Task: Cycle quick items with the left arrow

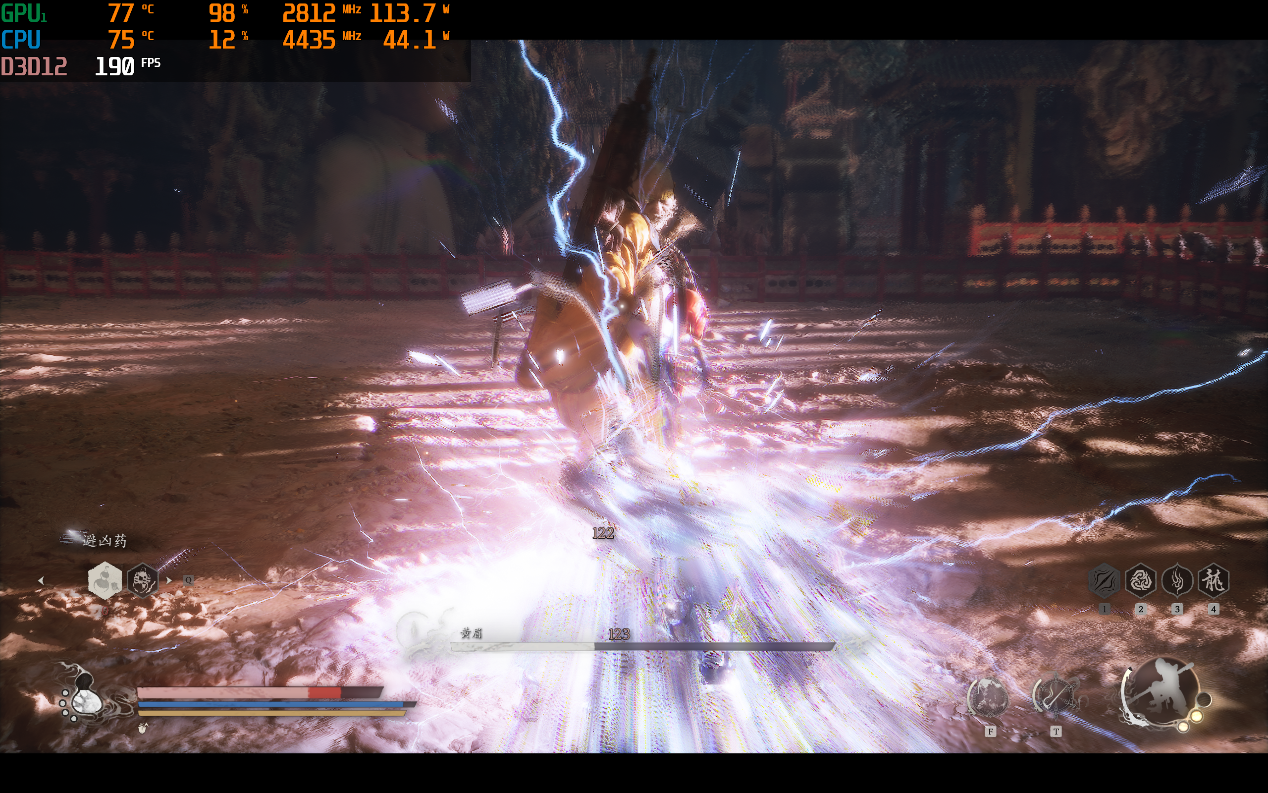Action: coord(41,580)
